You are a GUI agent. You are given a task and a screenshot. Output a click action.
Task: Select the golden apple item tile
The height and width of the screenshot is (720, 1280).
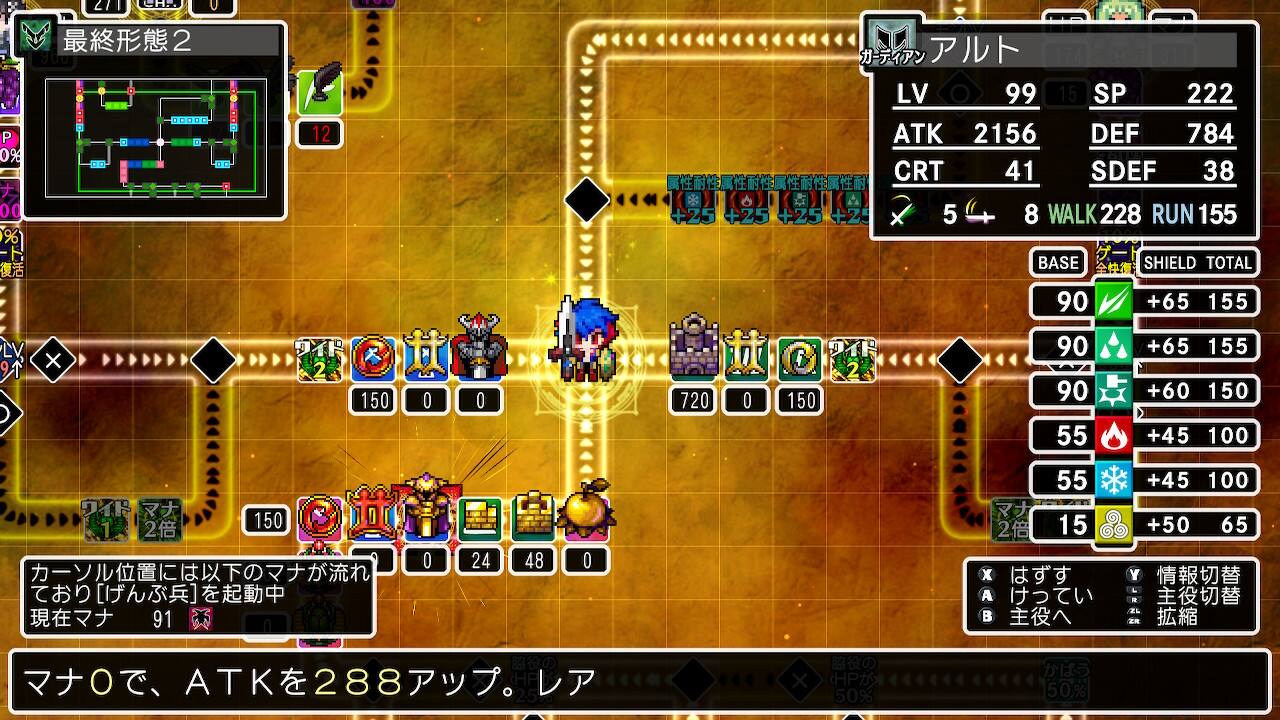(x=586, y=512)
